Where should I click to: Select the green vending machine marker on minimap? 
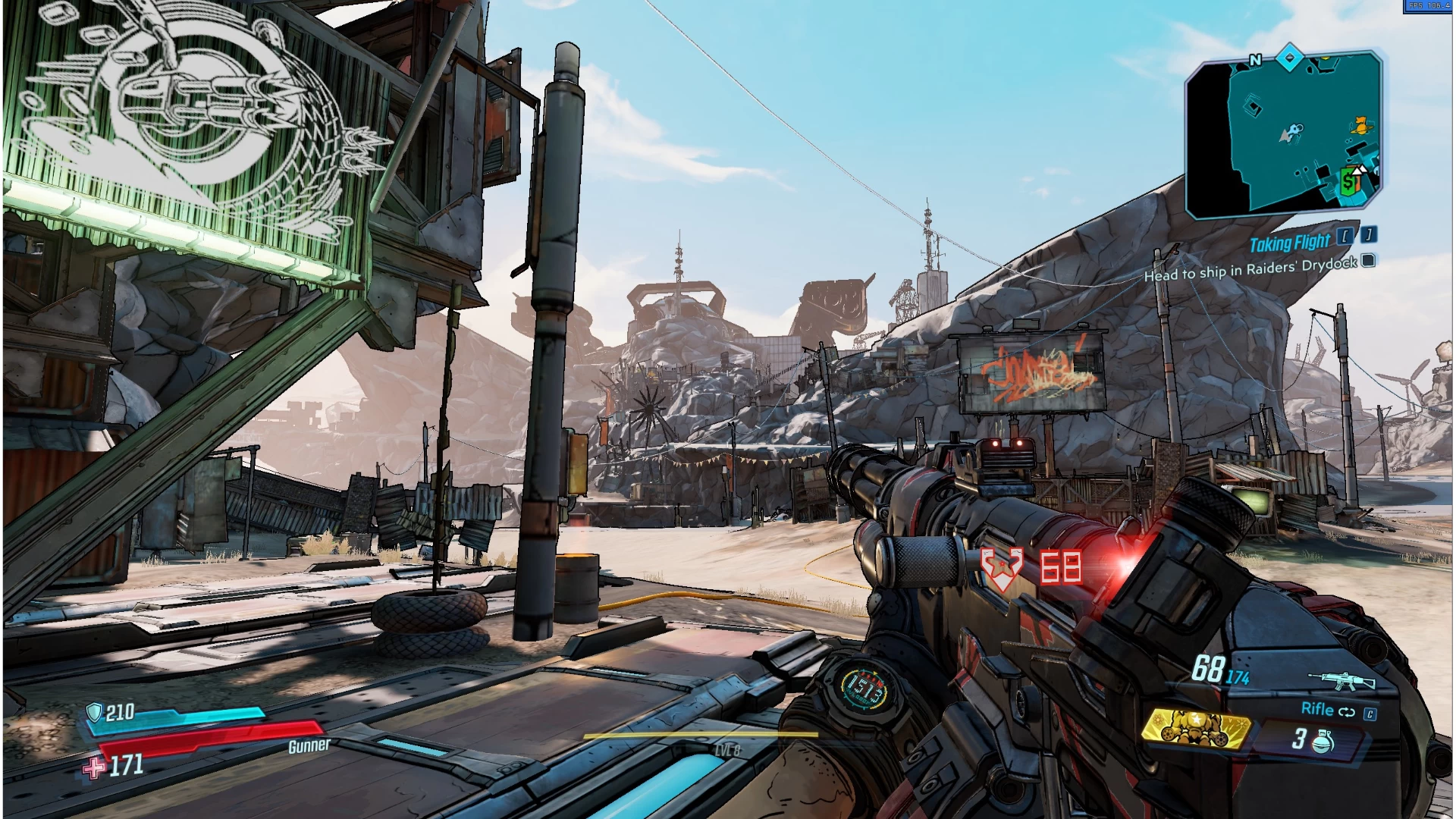click(1348, 182)
